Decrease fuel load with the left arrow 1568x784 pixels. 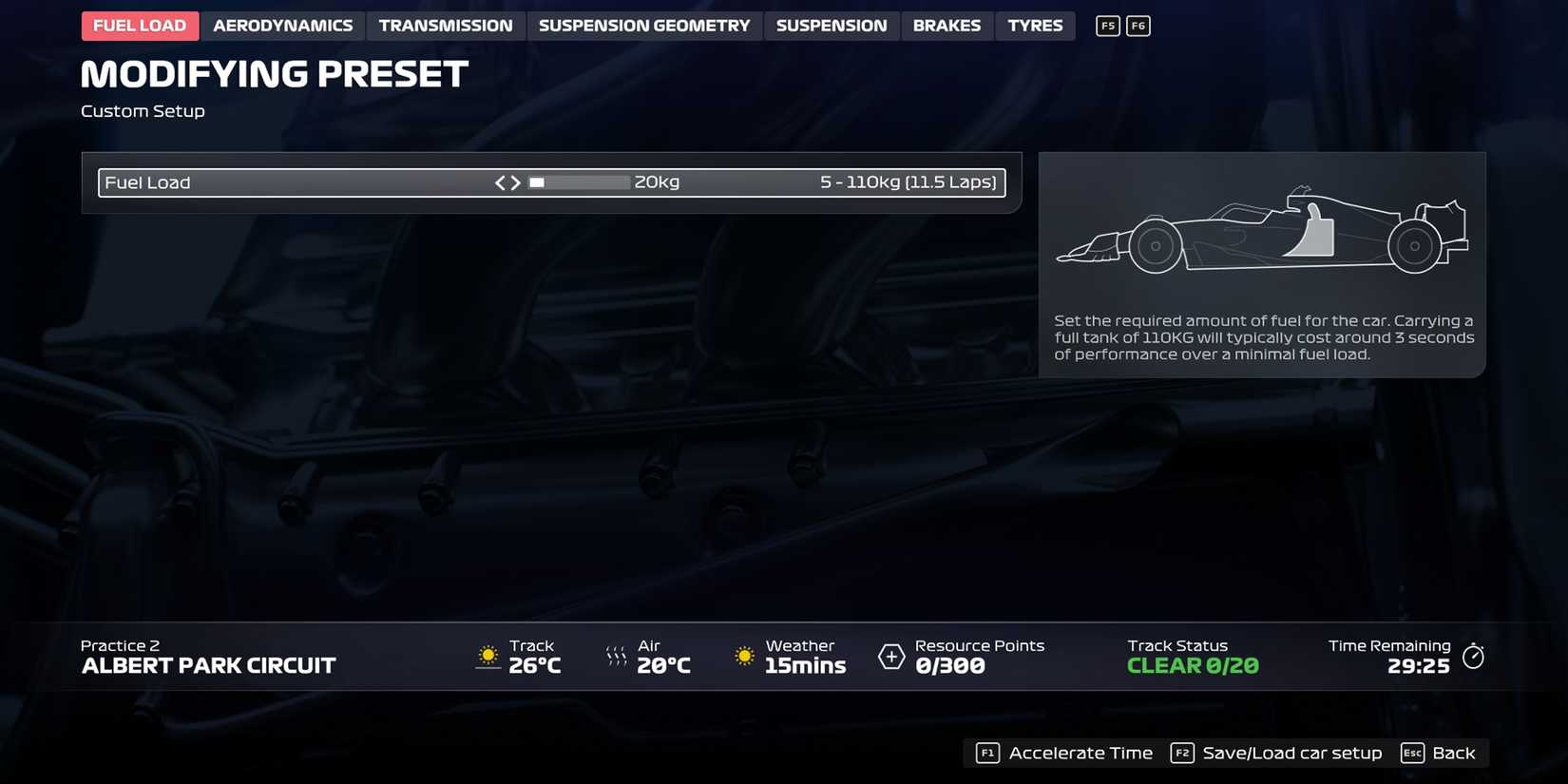[x=502, y=182]
